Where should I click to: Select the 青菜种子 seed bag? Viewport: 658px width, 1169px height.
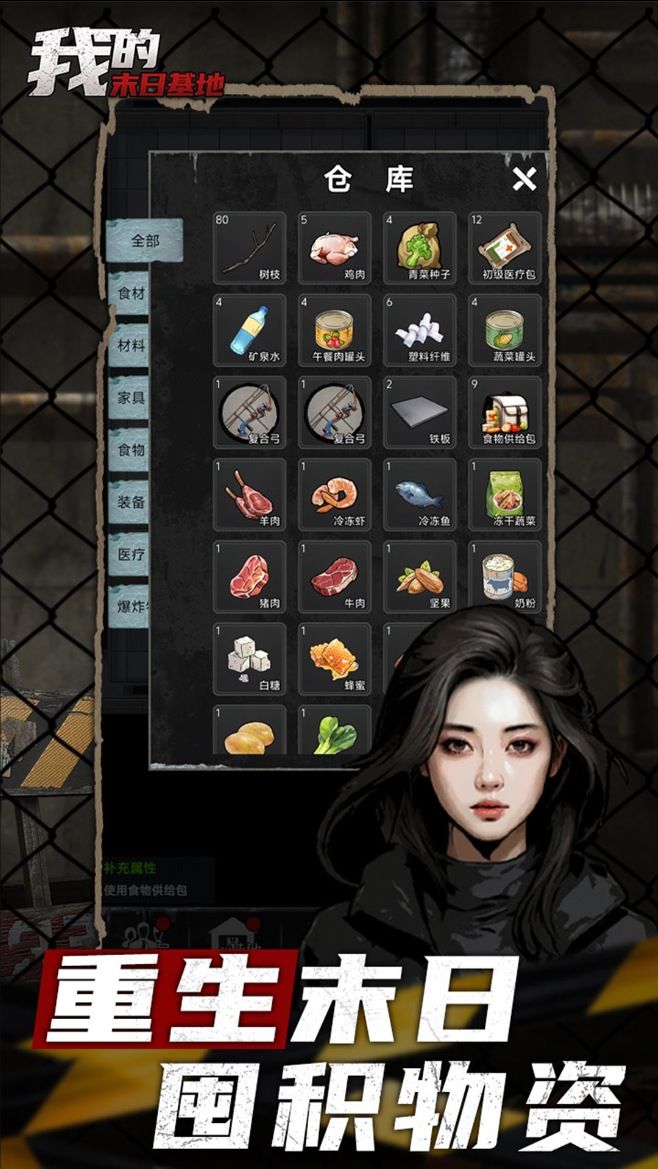click(x=420, y=248)
